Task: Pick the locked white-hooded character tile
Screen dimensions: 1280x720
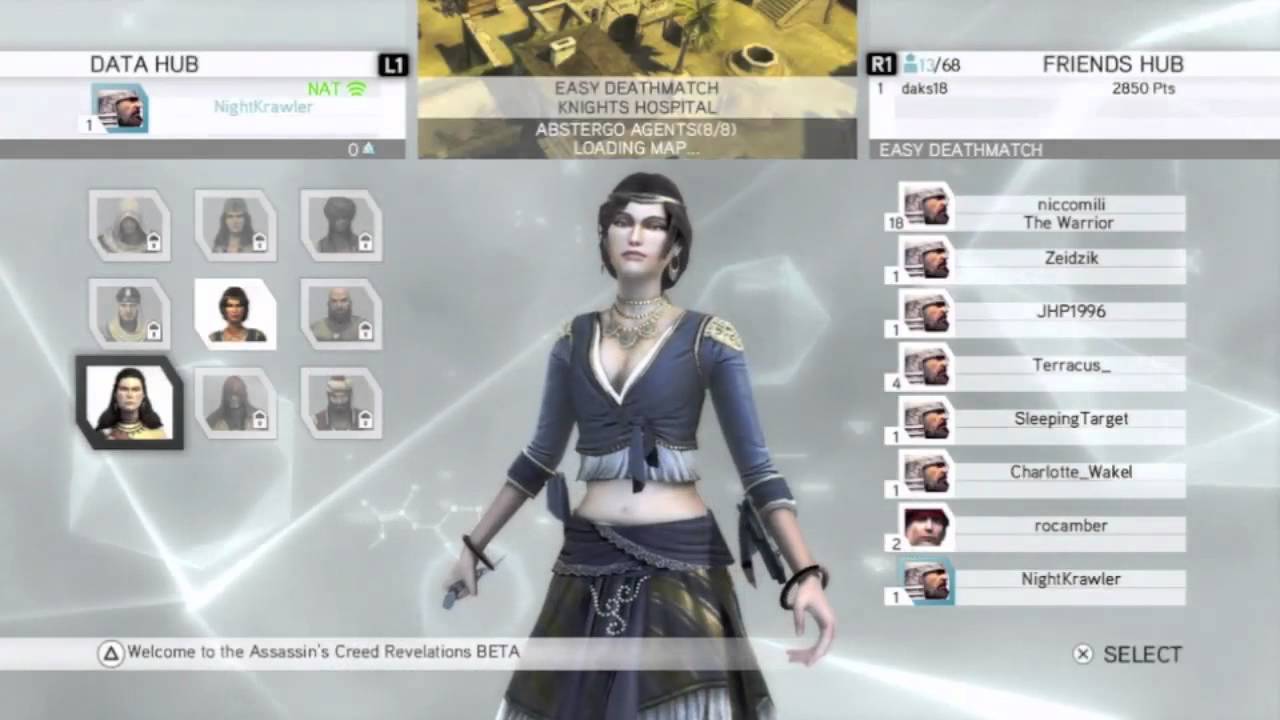Action: [x=129, y=225]
